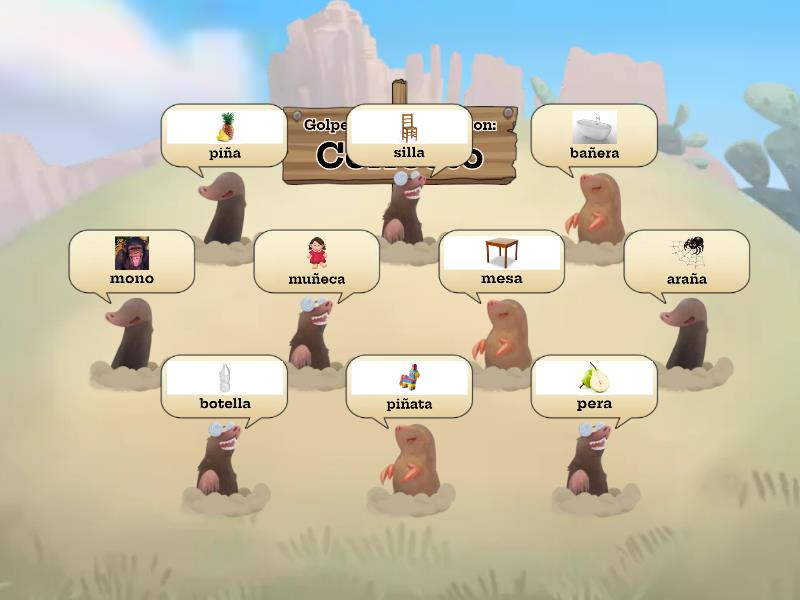Select the muñeca answer bubble
This screenshot has width=800, height=600.
[316, 262]
